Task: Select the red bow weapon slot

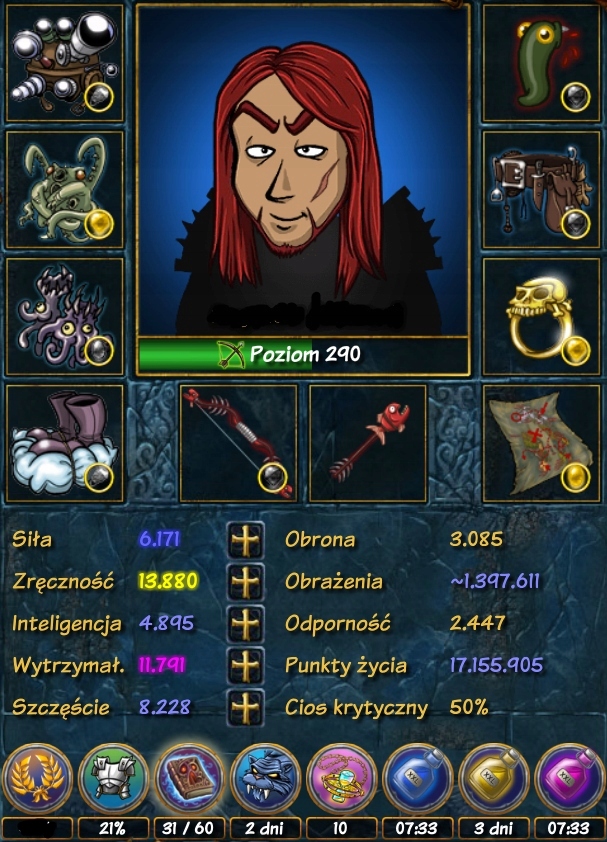Action: pos(239,443)
